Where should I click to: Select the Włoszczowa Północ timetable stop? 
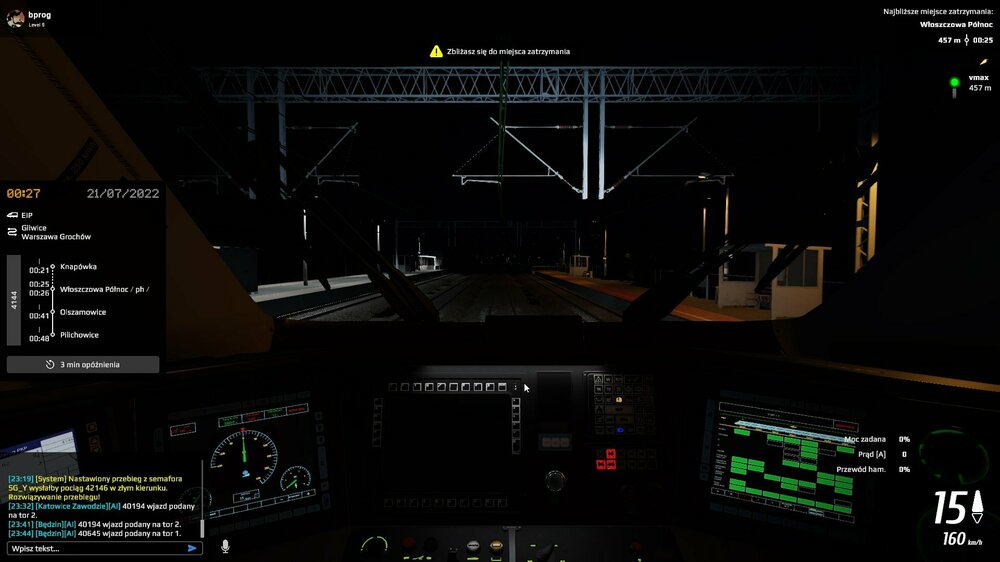point(104,289)
